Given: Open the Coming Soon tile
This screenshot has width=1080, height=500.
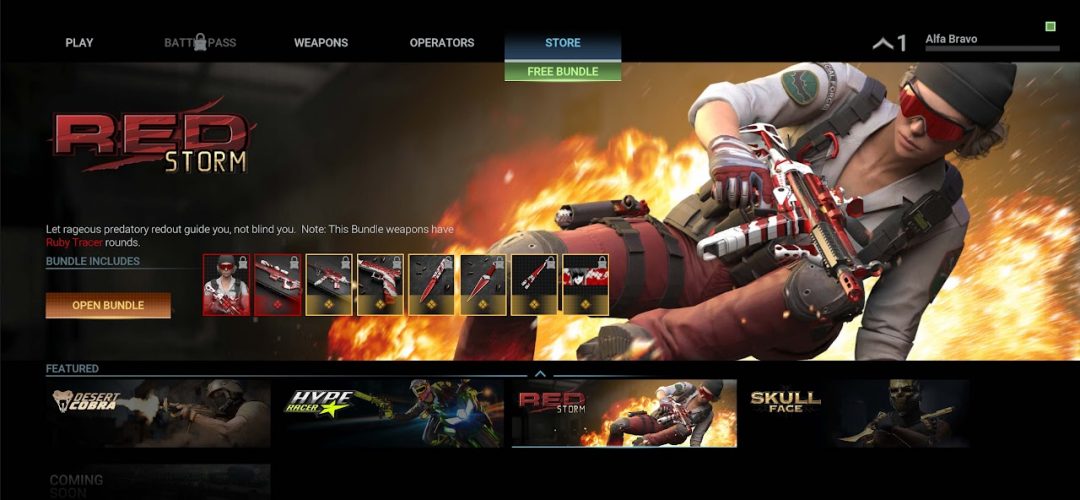Looking at the screenshot, I should pos(158,481).
